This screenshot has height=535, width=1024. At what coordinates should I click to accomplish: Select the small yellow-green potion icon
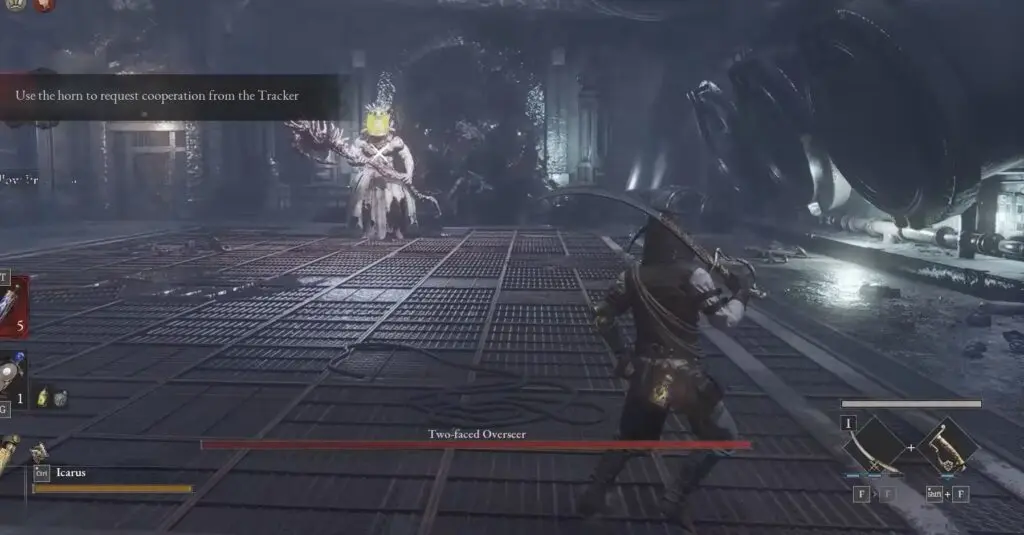[44, 398]
